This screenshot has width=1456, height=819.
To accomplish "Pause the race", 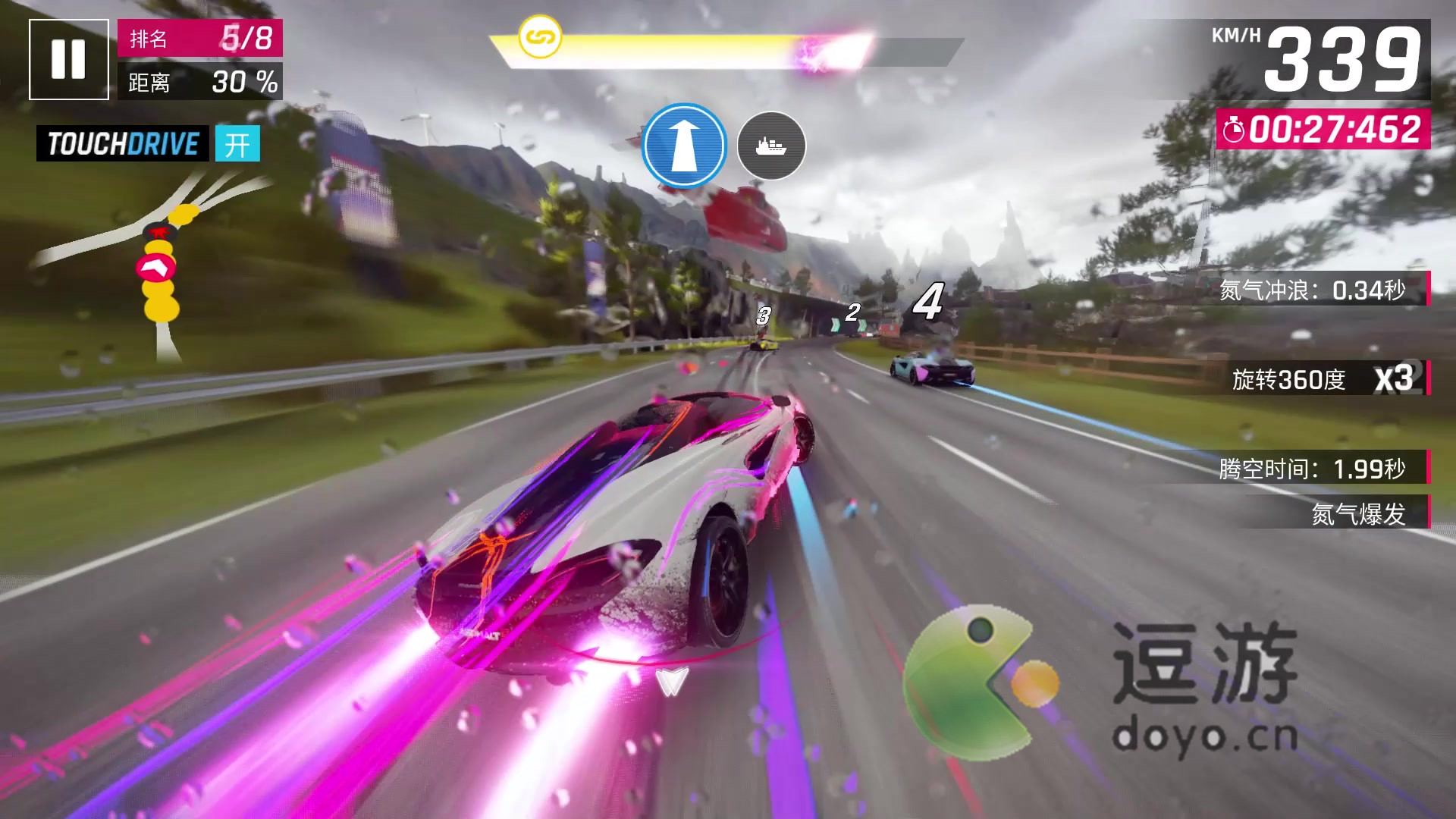I will [x=68, y=59].
